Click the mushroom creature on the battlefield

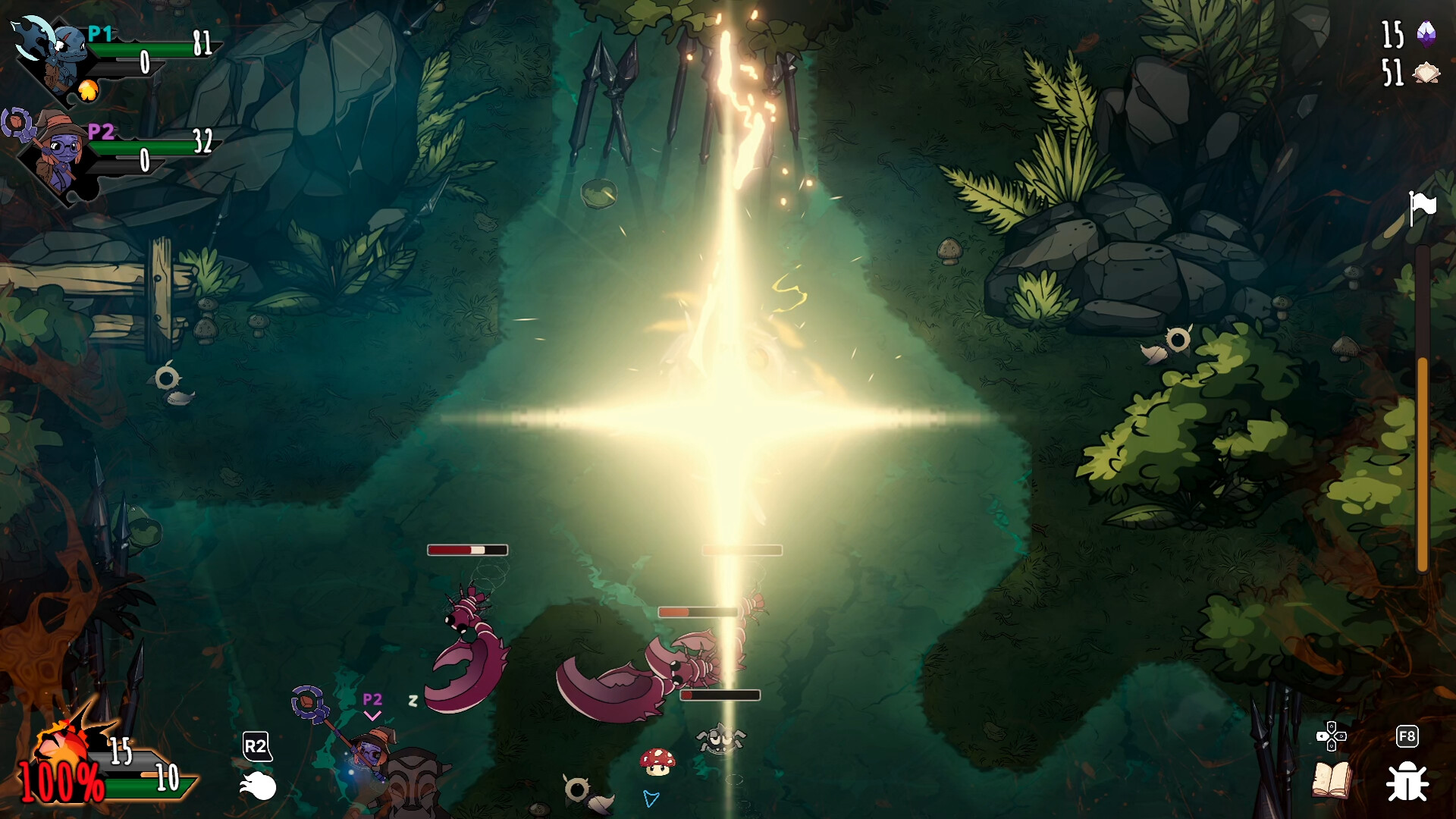pos(659,762)
